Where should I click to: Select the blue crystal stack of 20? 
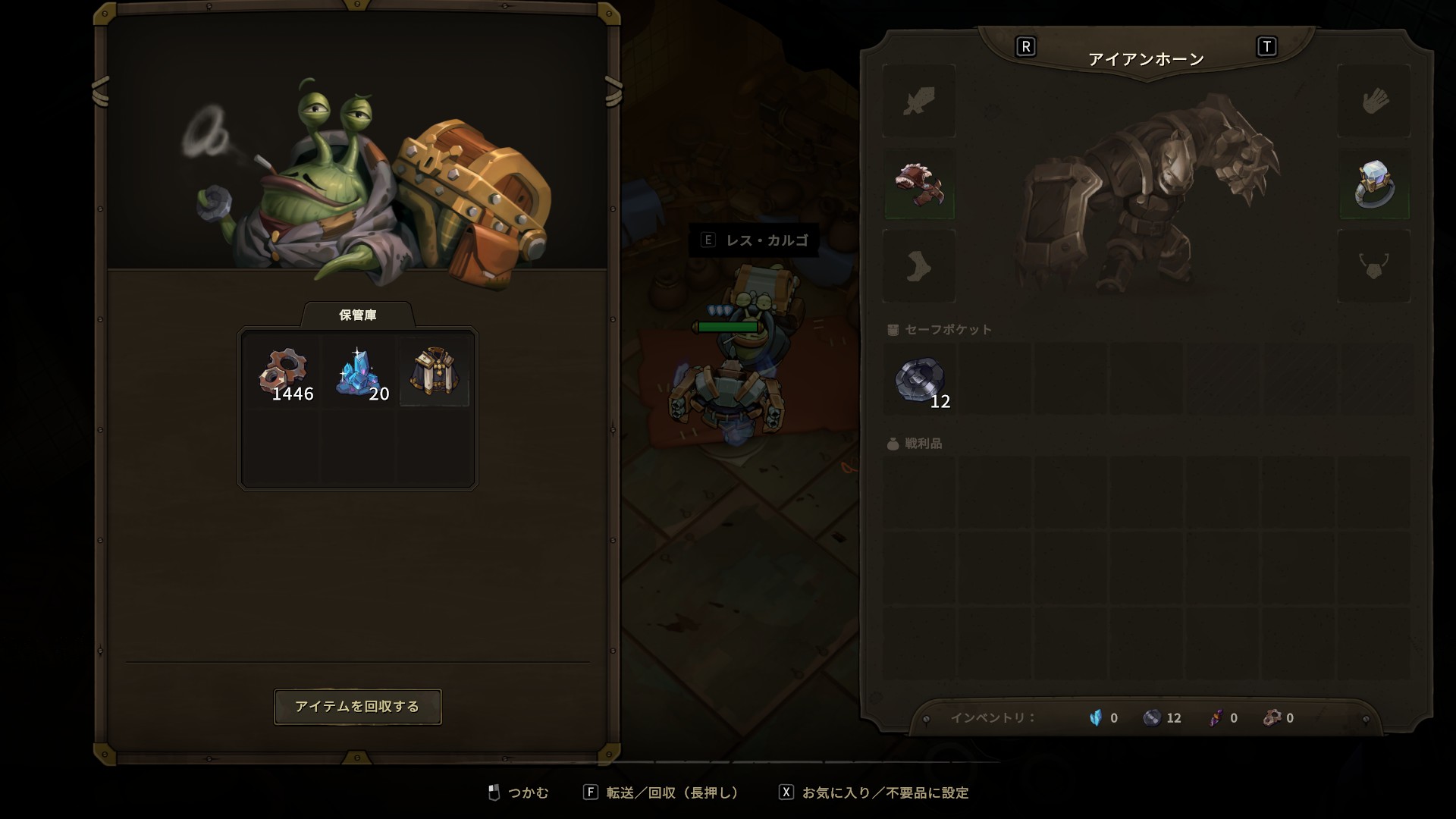pyautogui.click(x=359, y=373)
